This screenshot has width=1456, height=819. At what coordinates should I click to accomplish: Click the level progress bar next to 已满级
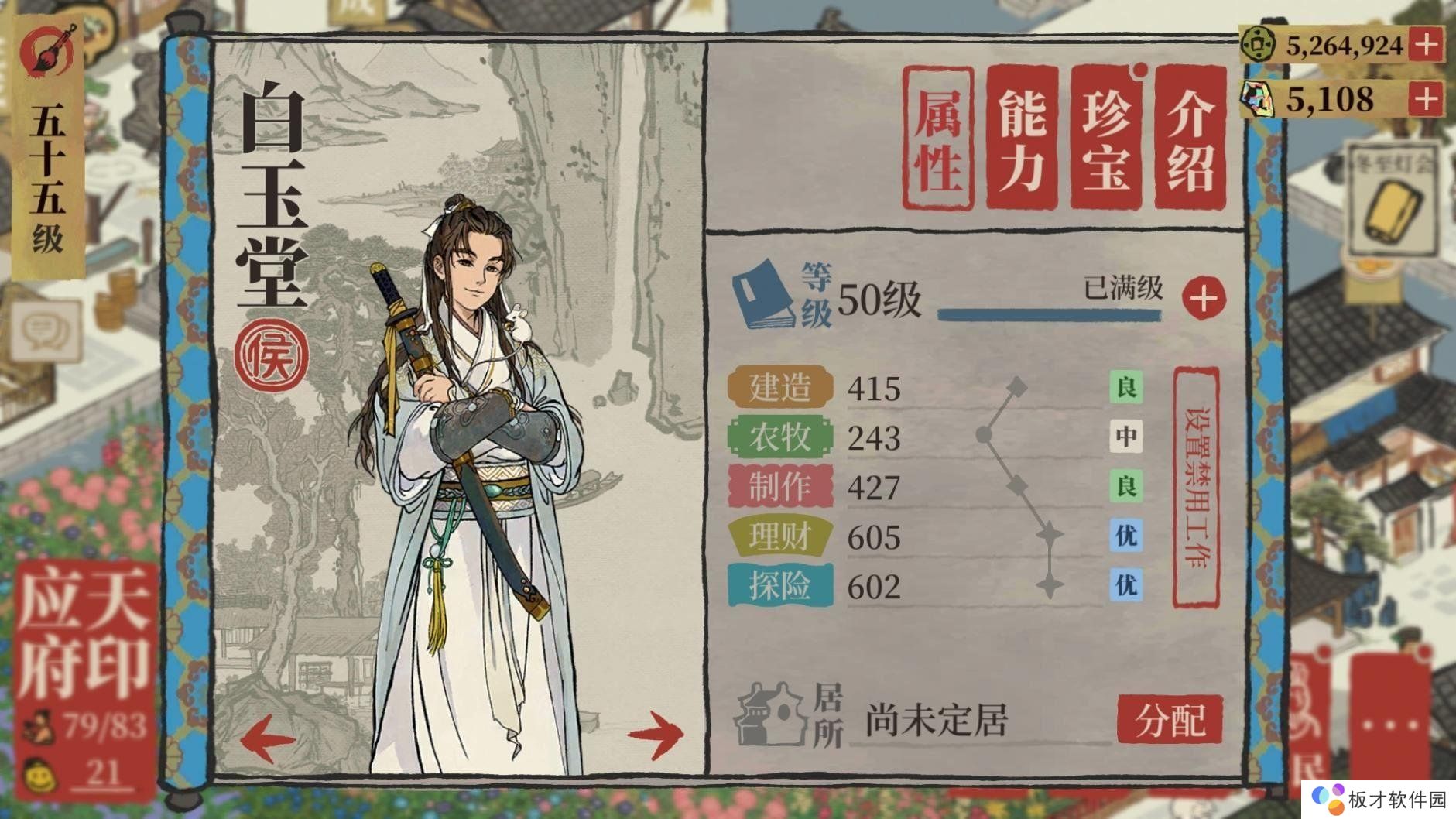pyautogui.click(x=1049, y=314)
